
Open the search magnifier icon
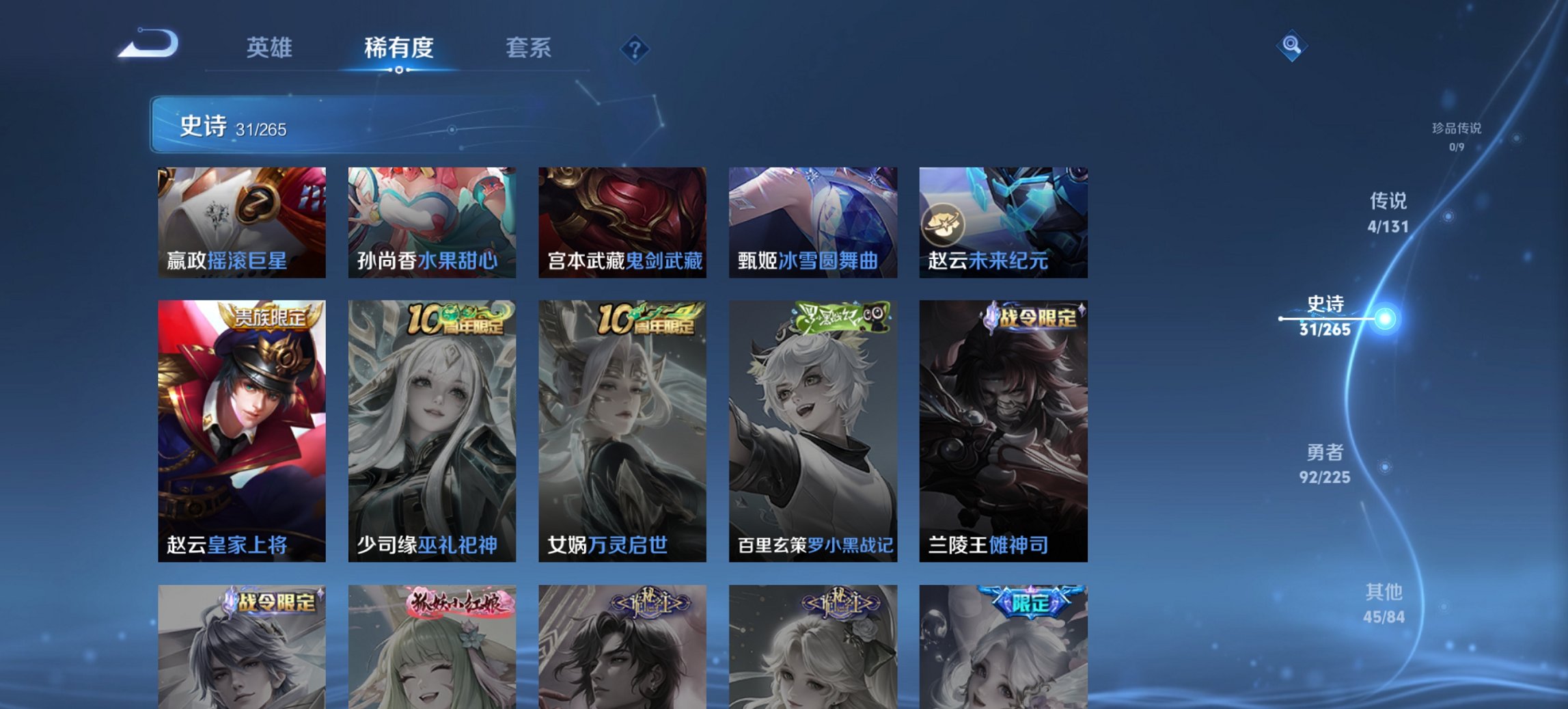tap(1291, 46)
